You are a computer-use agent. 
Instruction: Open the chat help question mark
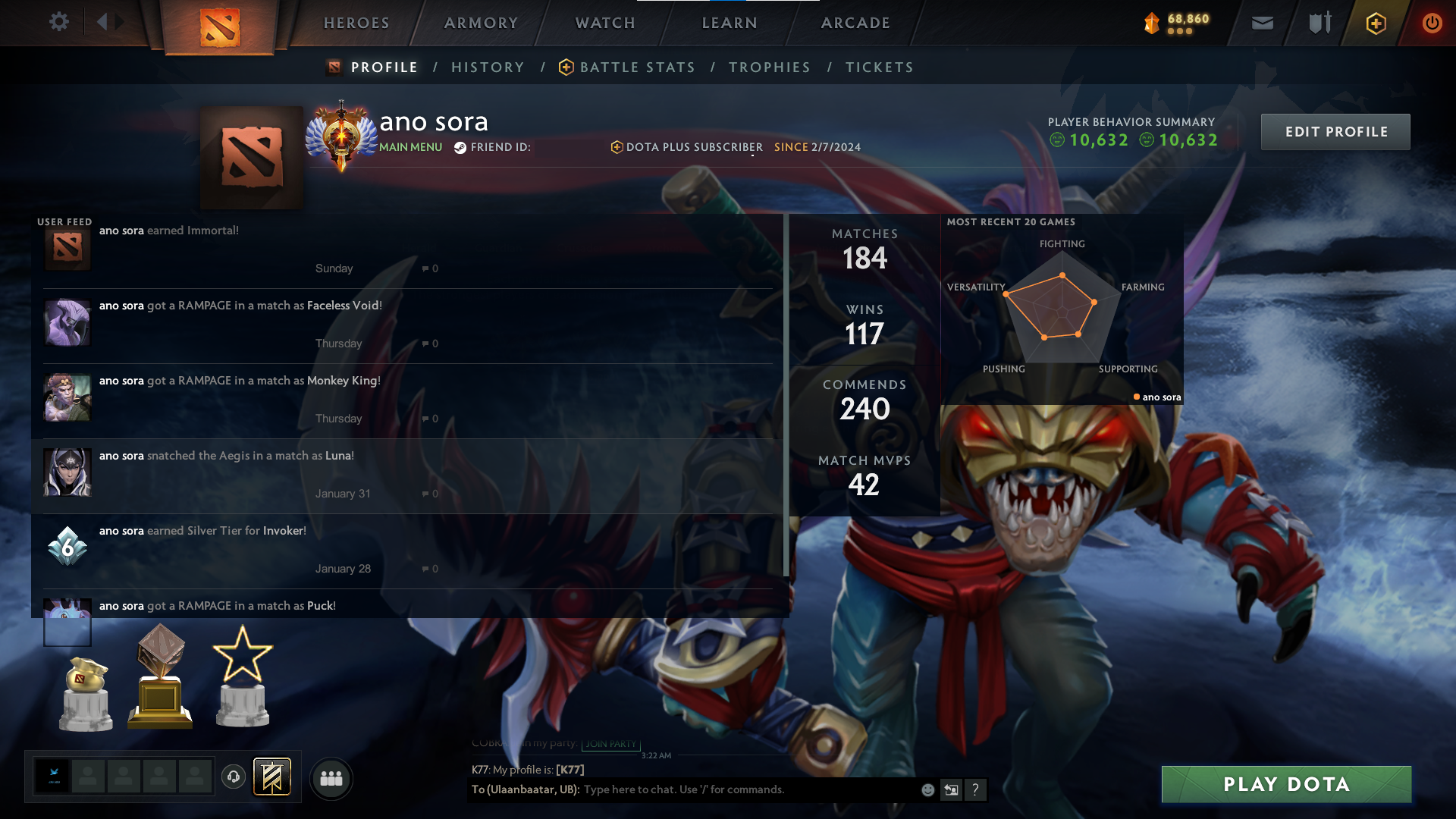tap(976, 789)
